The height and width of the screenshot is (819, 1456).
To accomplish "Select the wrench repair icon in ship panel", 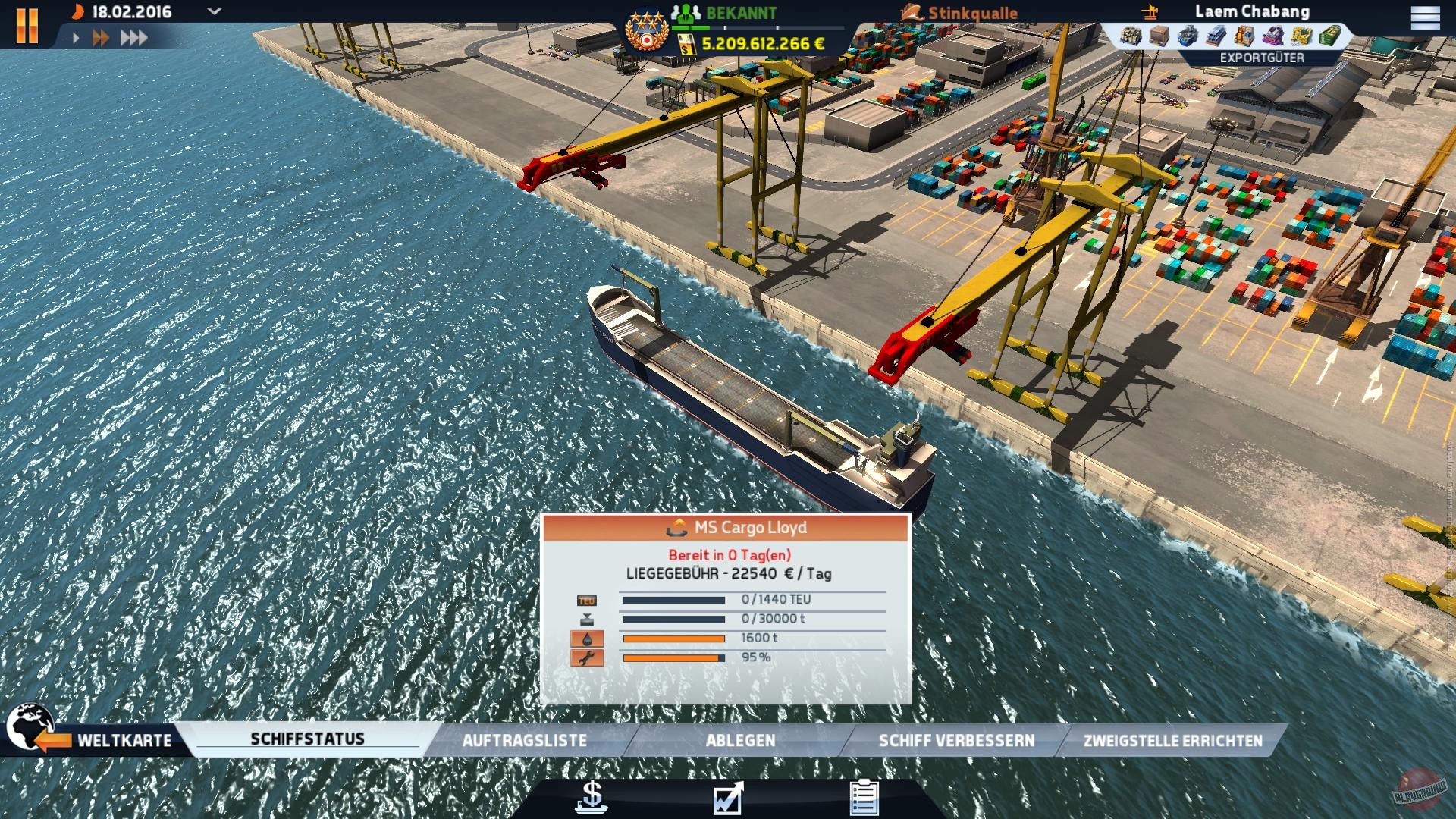I will click(585, 658).
